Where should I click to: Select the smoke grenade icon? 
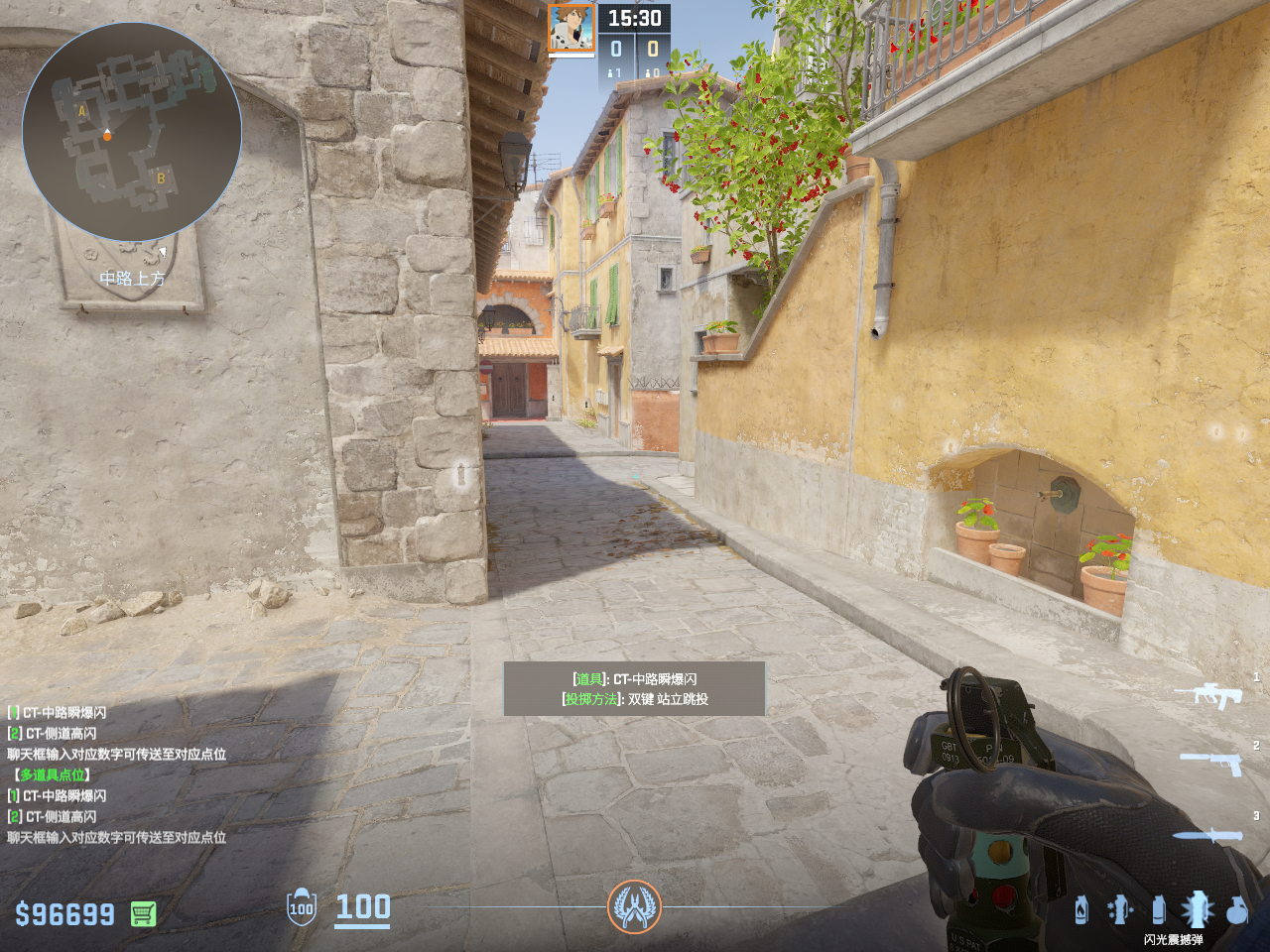(1158, 908)
